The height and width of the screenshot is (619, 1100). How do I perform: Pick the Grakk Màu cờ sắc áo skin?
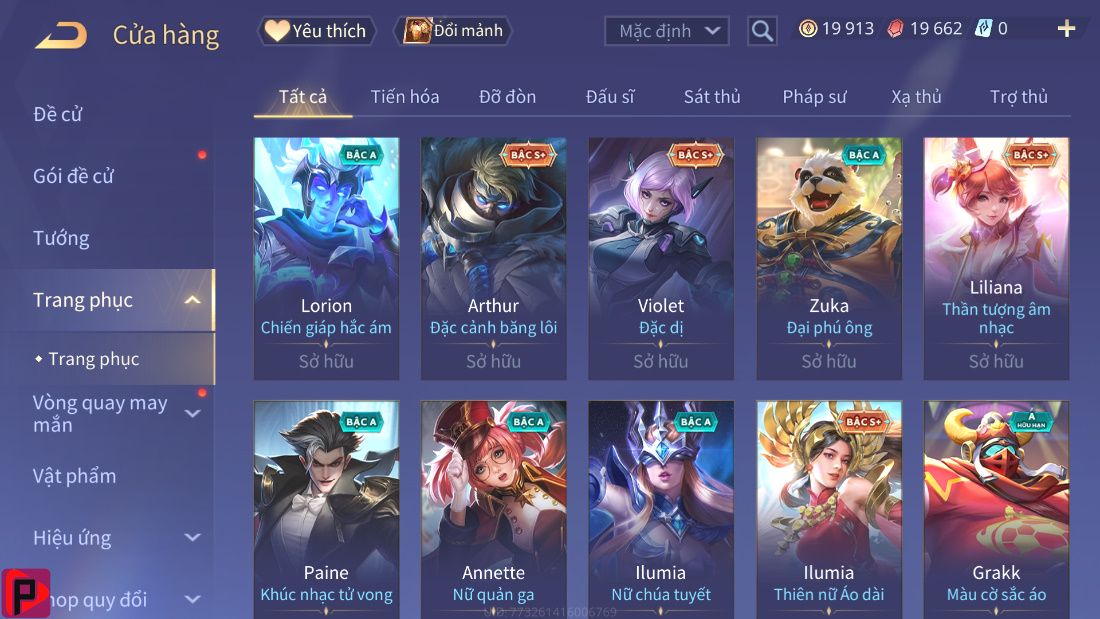pyautogui.click(x=996, y=508)
